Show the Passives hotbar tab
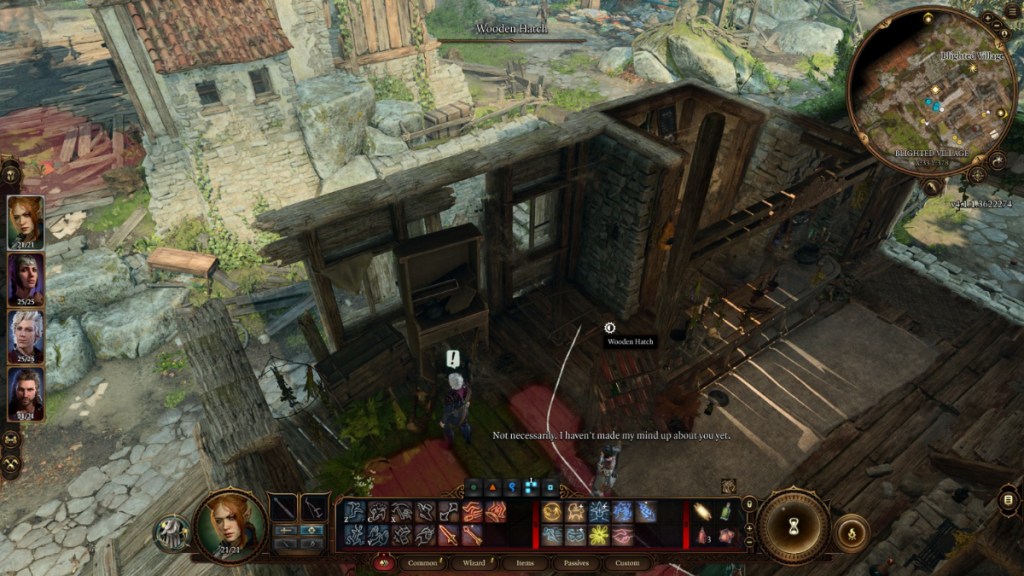This screenshot has width=1024, height=576. (x=574, y=563)
